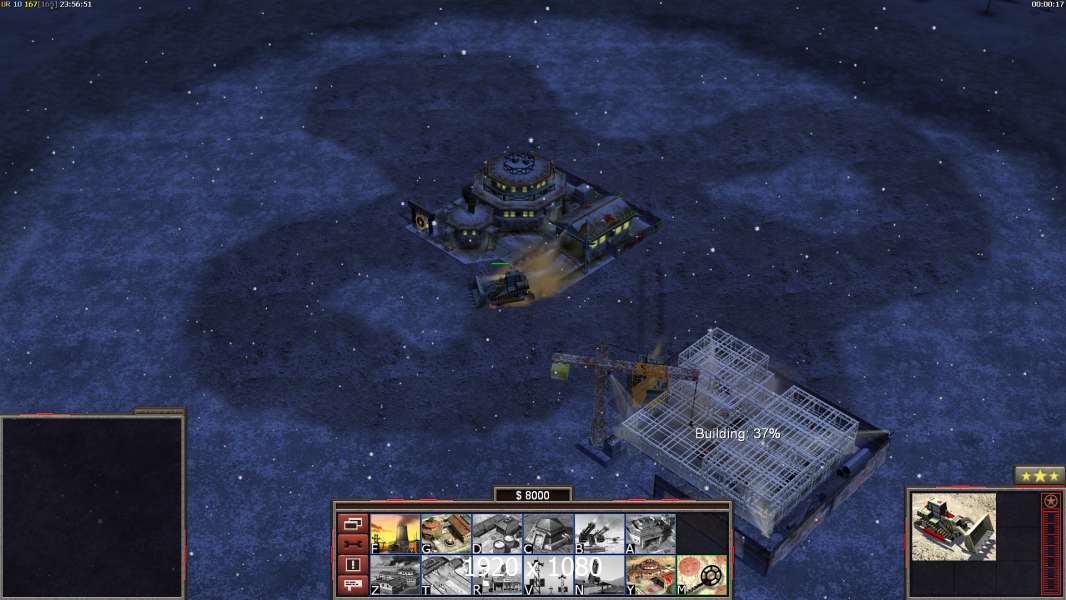Open the three-star General's Powers button

point(1039,476)
